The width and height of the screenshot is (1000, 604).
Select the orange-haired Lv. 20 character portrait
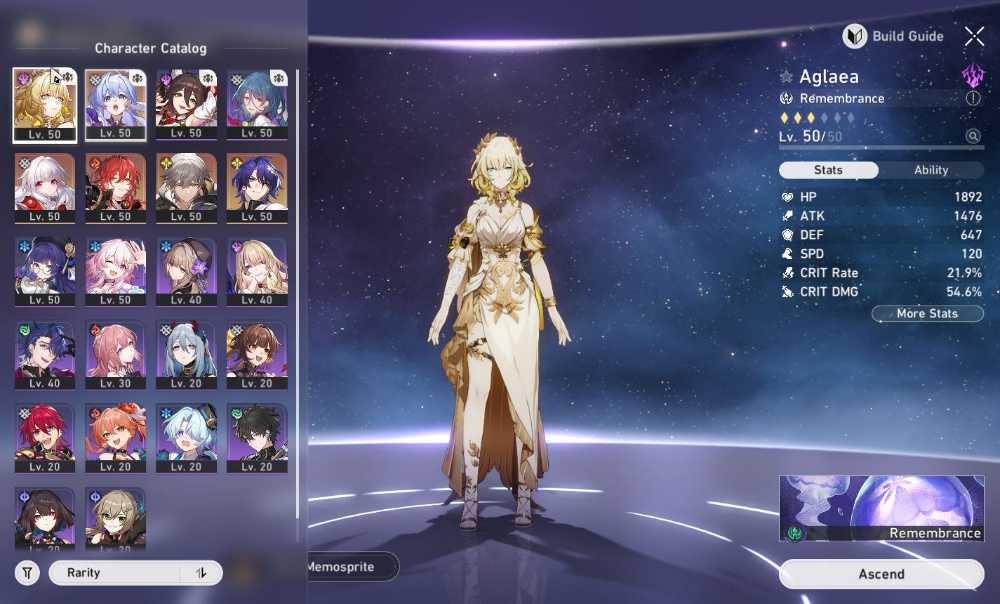coord(116,438)
